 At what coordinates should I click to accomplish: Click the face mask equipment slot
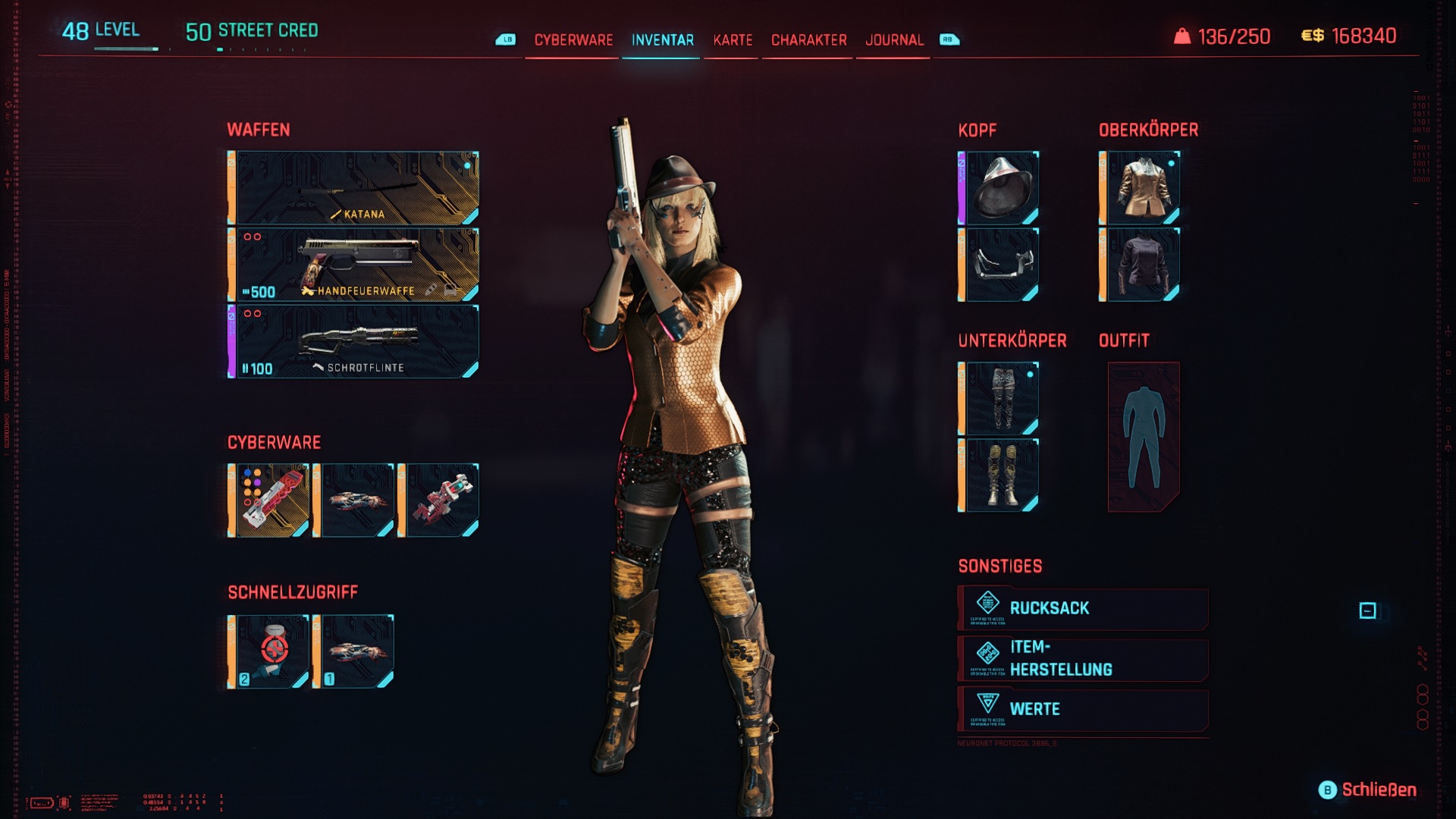[x=999, y=265]
